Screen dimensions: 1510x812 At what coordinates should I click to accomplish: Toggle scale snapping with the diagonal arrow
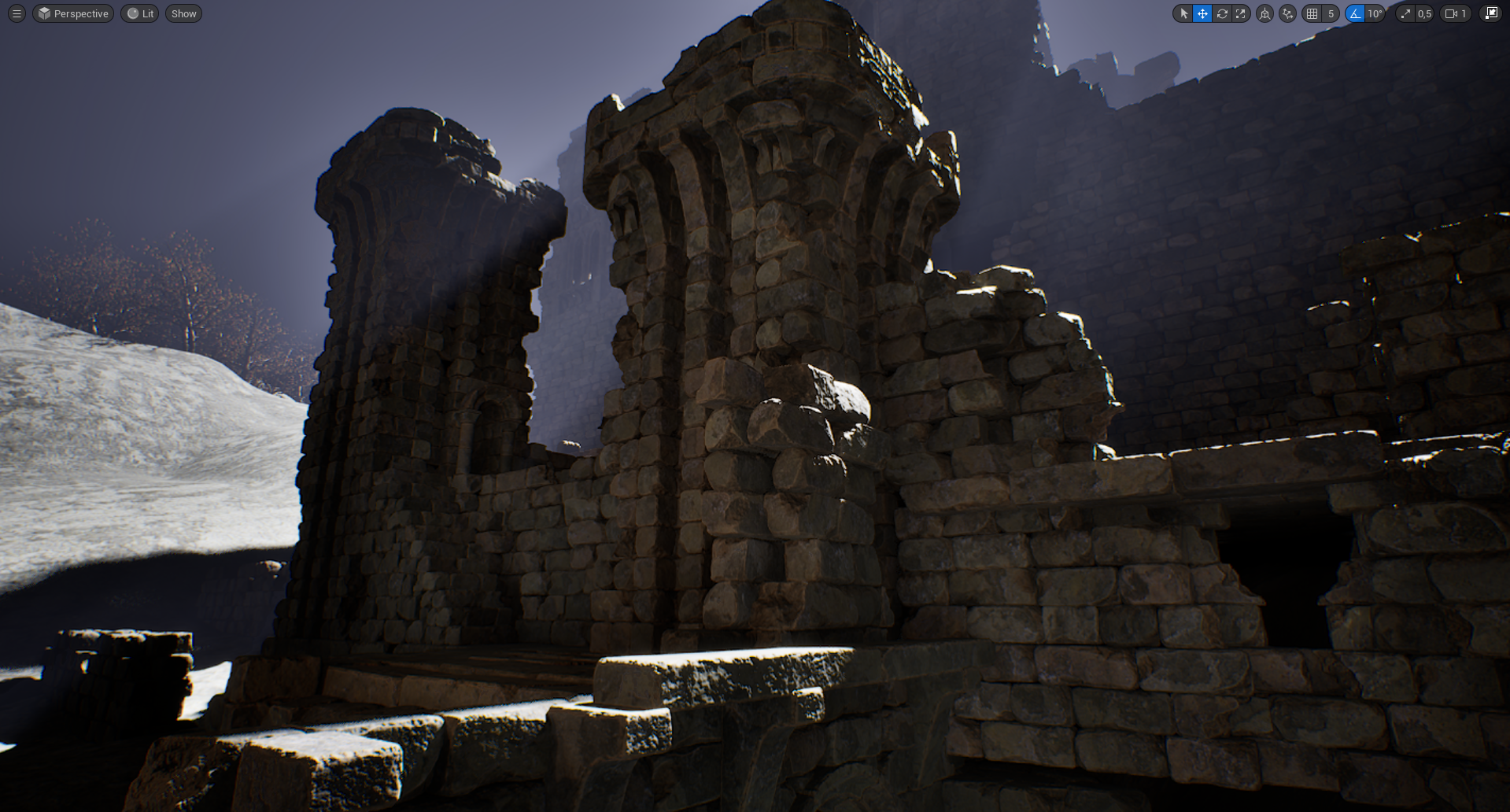tap(1405, 13)
